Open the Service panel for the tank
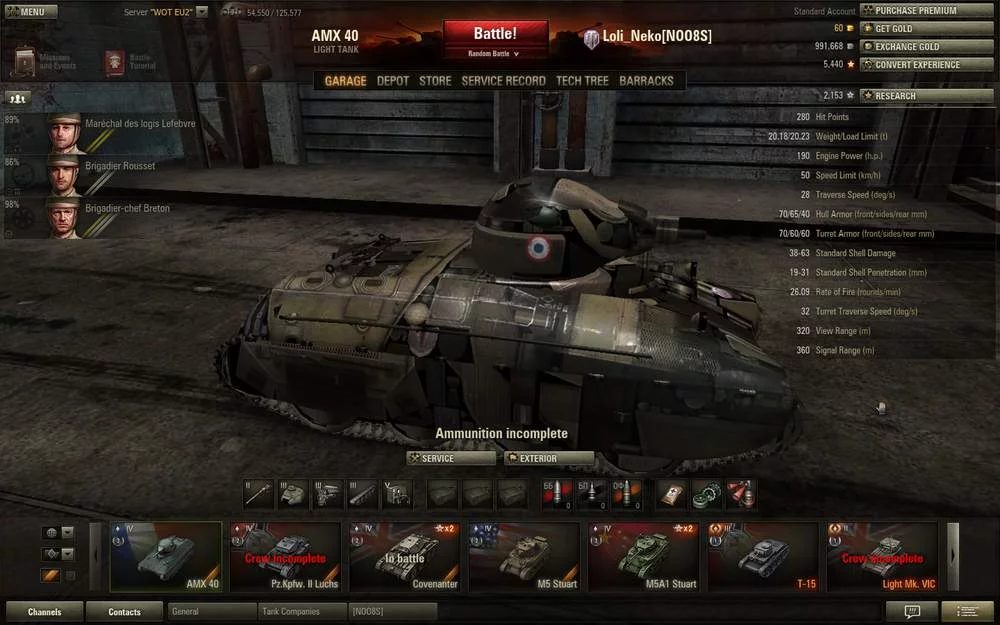 click(451, 459)
